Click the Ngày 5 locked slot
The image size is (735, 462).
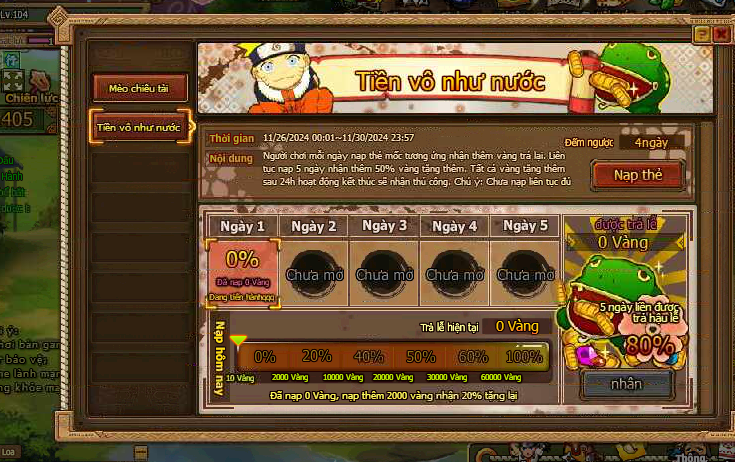tap(525, 273)
